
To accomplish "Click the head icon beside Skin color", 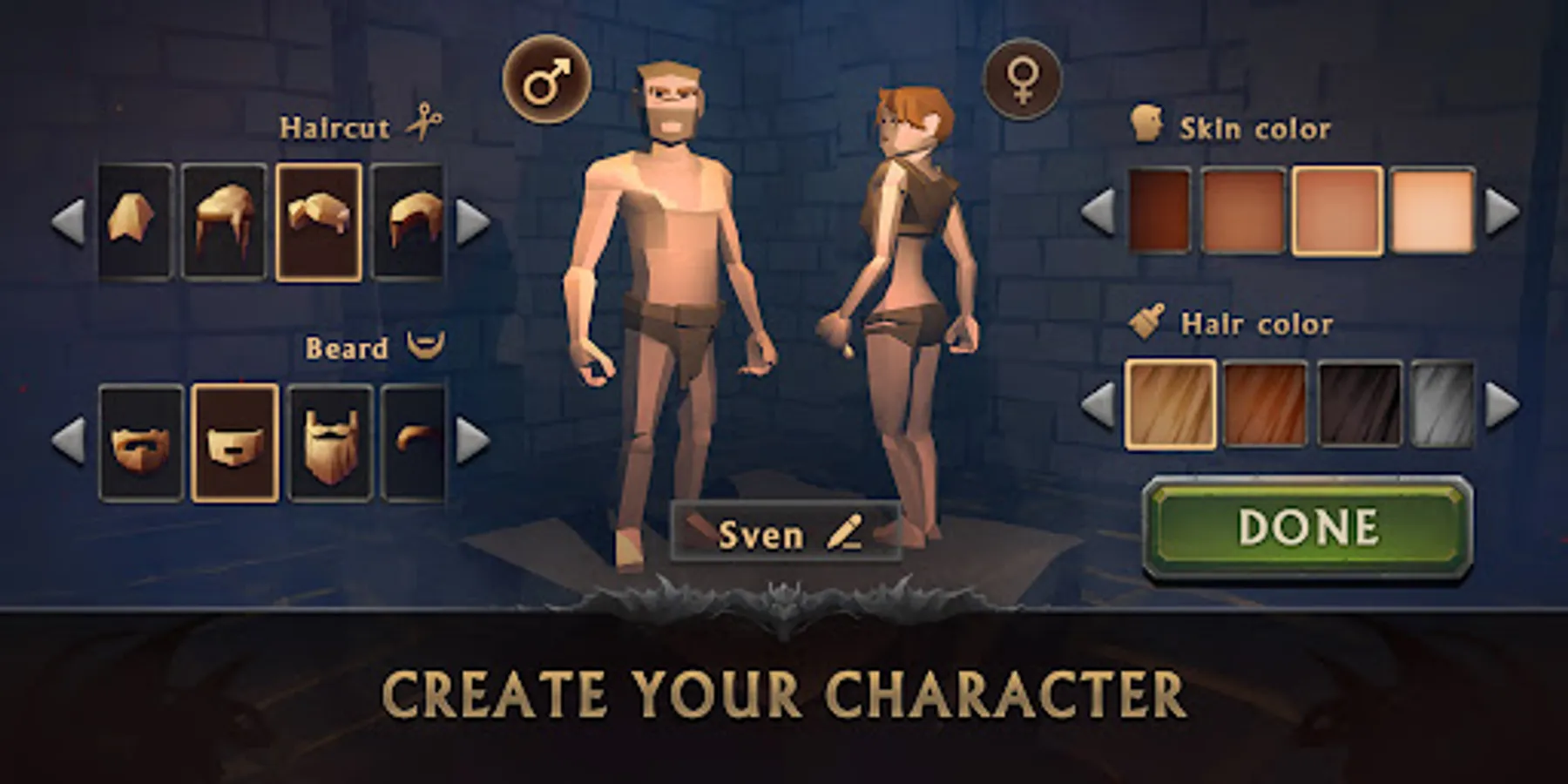I will (x=1146, y=122).
